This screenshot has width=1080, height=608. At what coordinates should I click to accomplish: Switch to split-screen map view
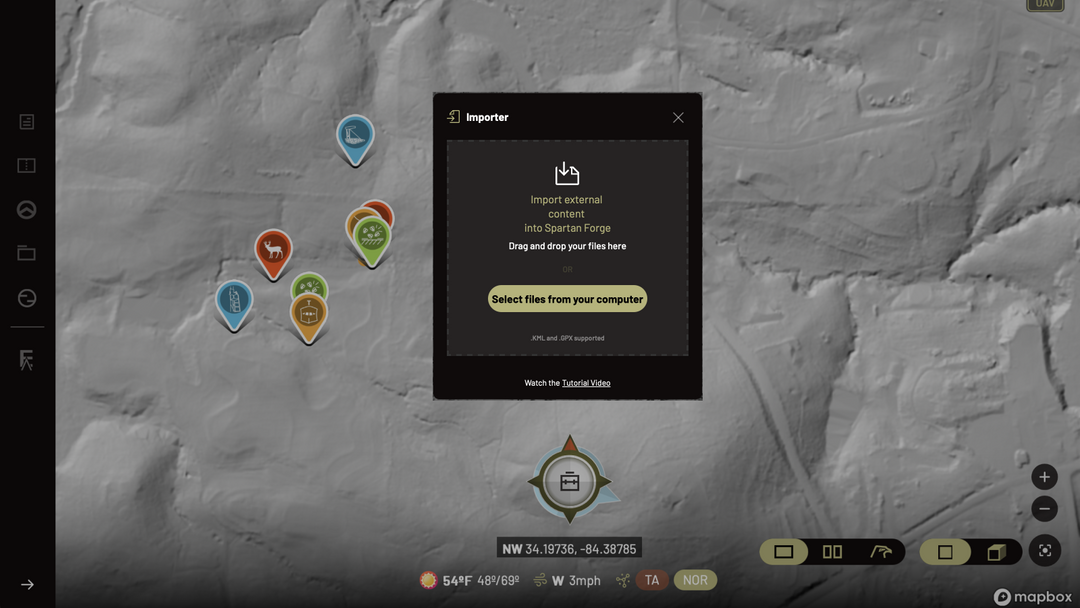[x=832, y=552]
